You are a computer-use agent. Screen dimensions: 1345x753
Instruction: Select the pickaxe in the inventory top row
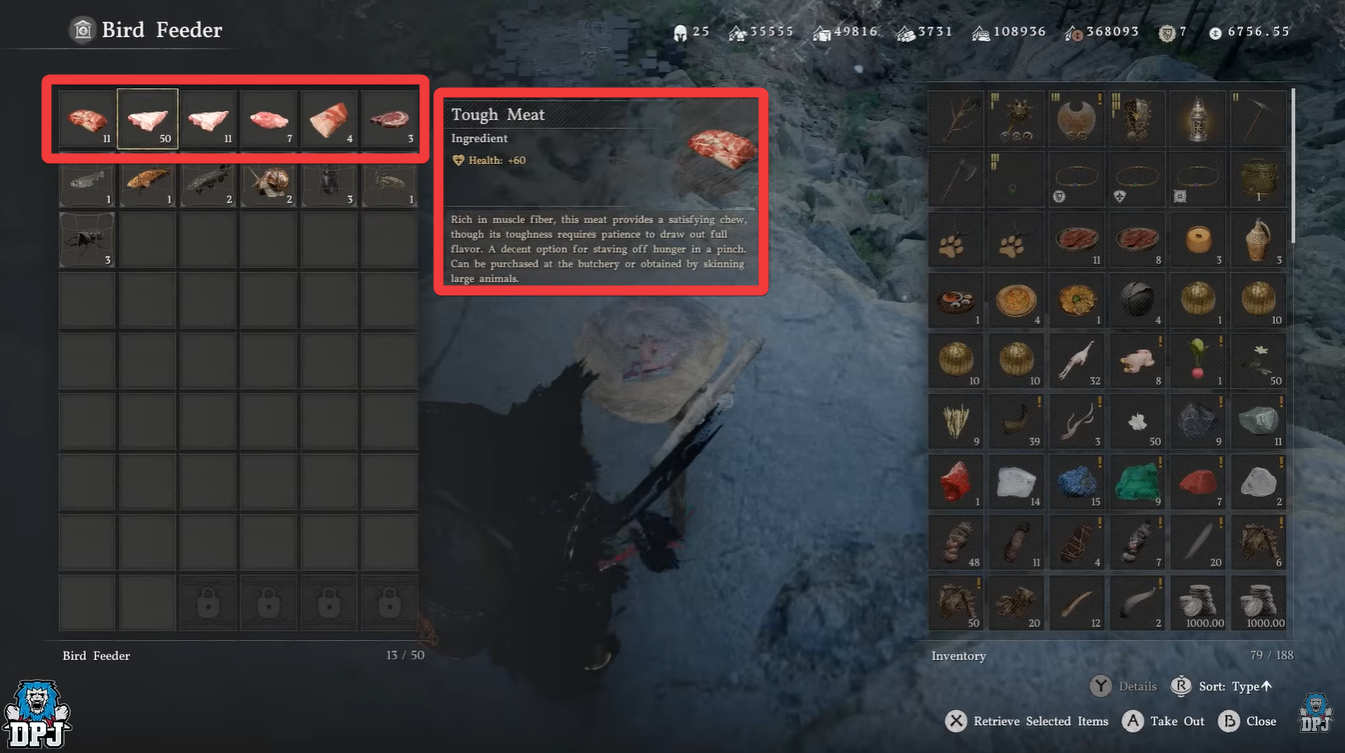1258,118
